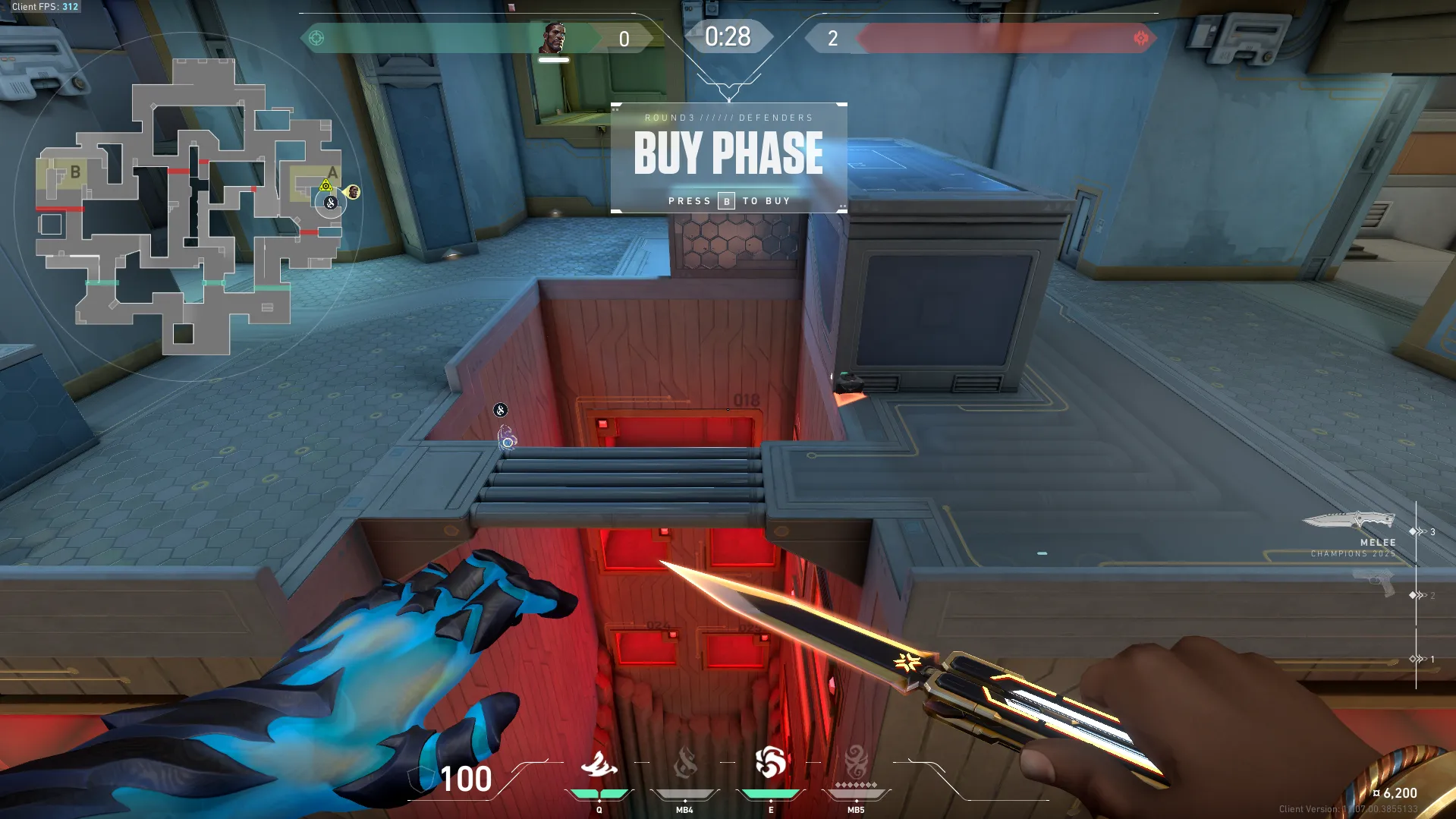Click the A site marker on the minimap
Screen dimensions: 1456x819
[x=332, y=173]
